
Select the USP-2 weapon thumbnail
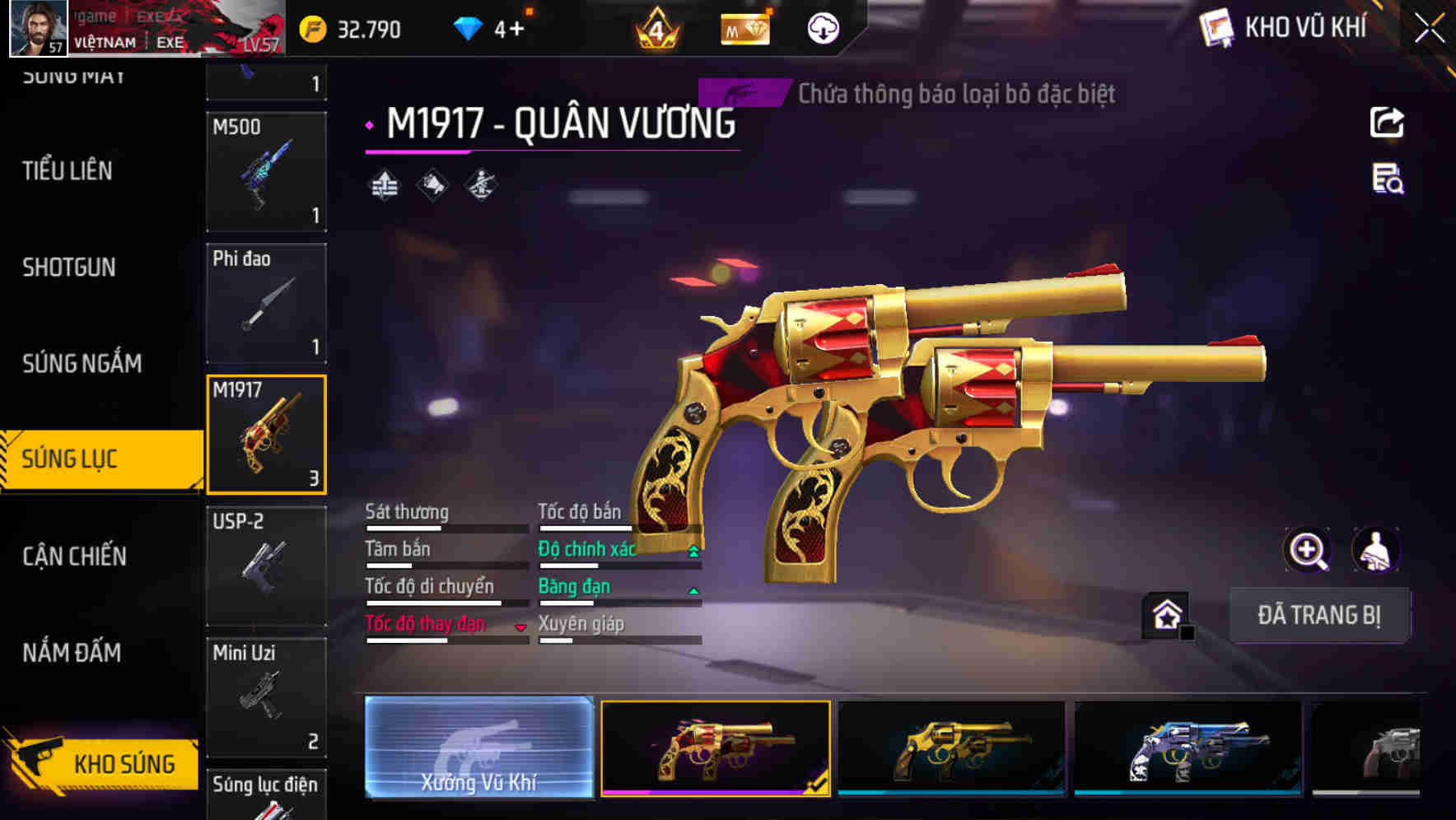coord(267,565)
